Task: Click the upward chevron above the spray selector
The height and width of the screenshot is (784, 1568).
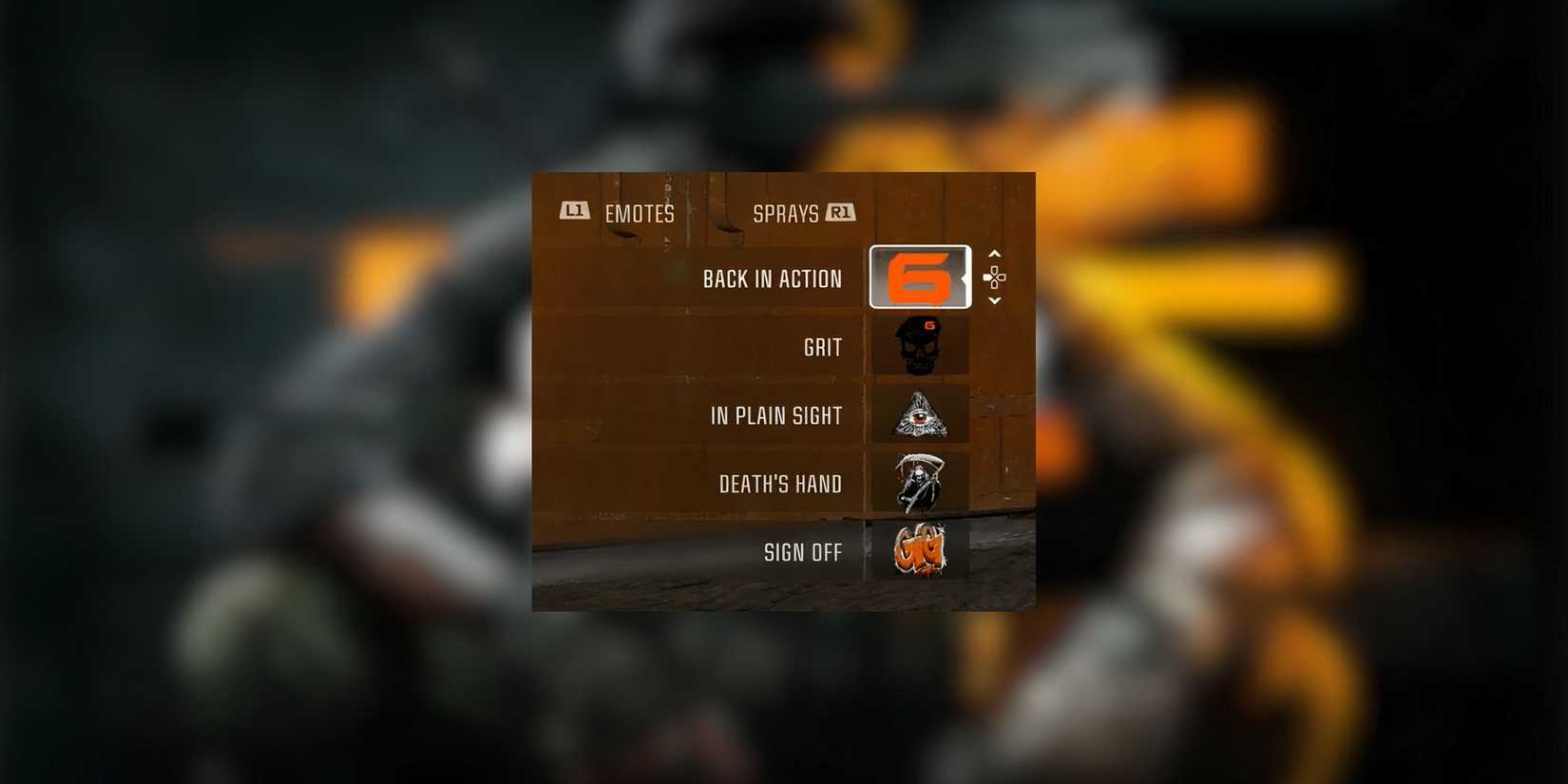Action: 994,253
